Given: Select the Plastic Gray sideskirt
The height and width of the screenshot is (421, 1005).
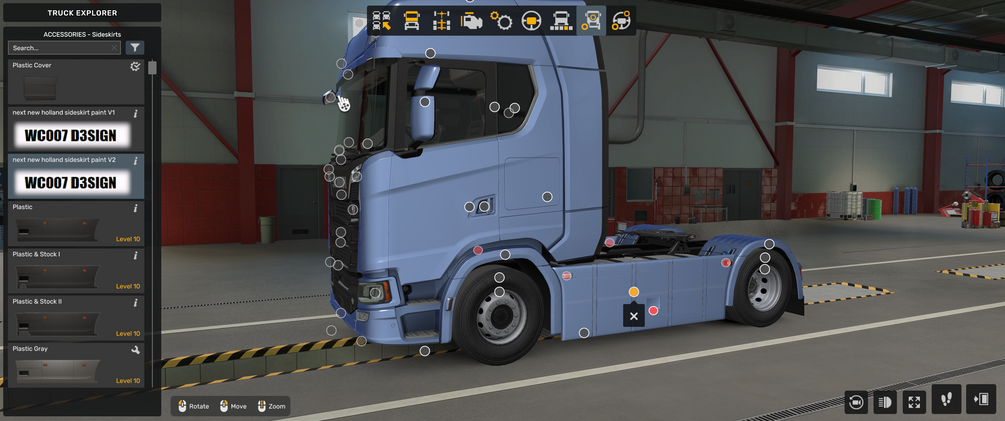Looking at the screenshot, I should click(75, 364).
